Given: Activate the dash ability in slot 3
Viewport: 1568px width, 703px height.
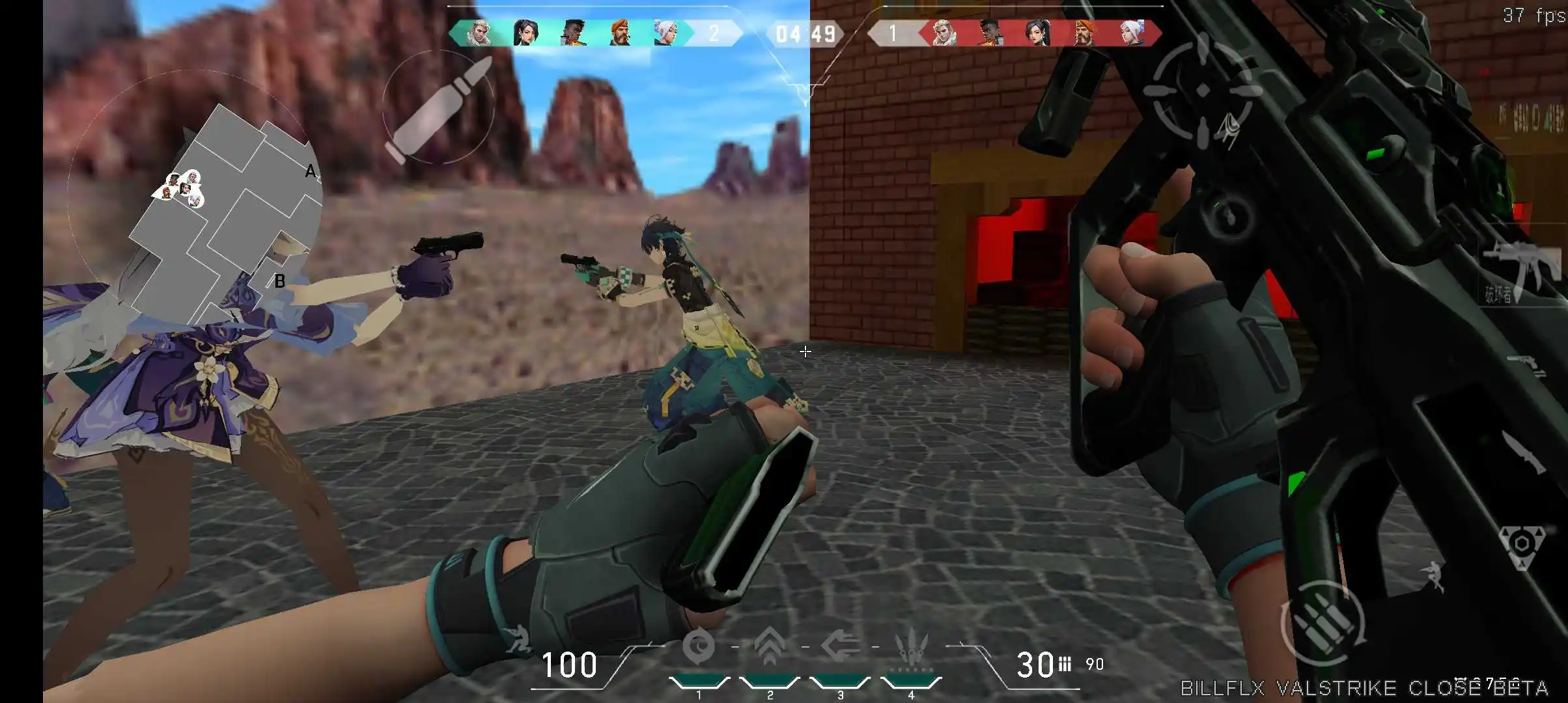Looking at the screenshot, I should pos(840,646).
